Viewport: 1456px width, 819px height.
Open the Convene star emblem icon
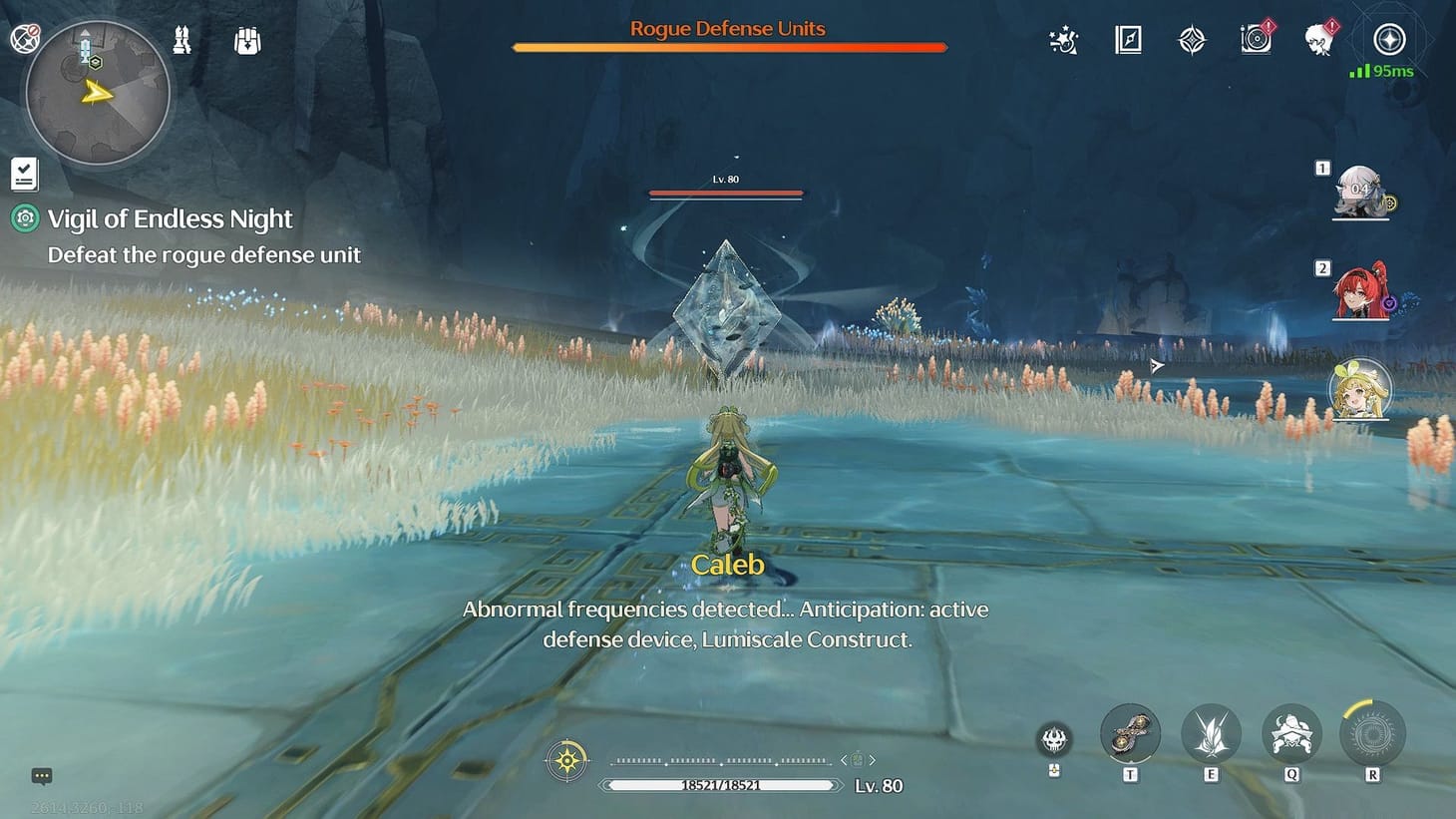1192,40
